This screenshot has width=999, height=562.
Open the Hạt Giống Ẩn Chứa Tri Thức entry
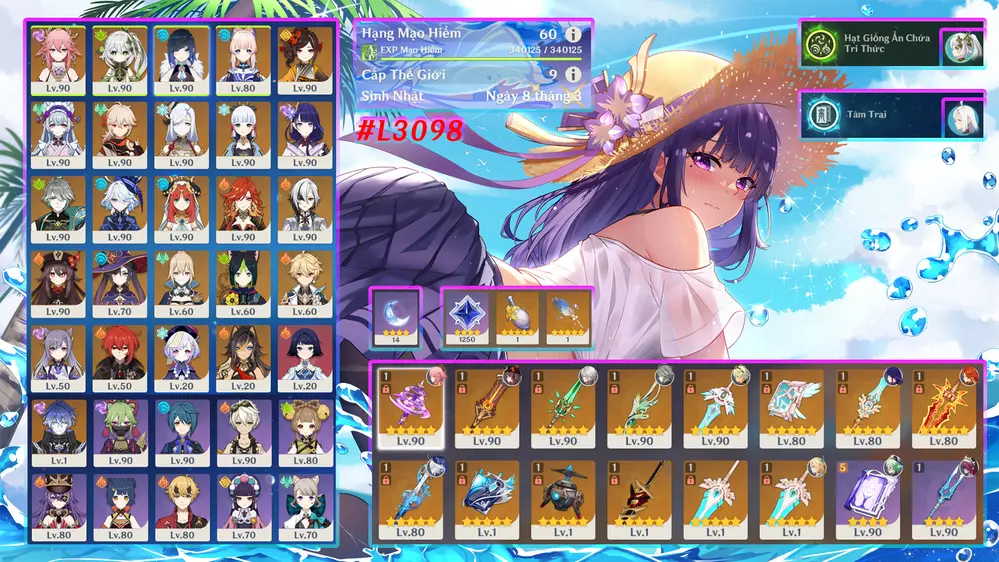(878, 46)
